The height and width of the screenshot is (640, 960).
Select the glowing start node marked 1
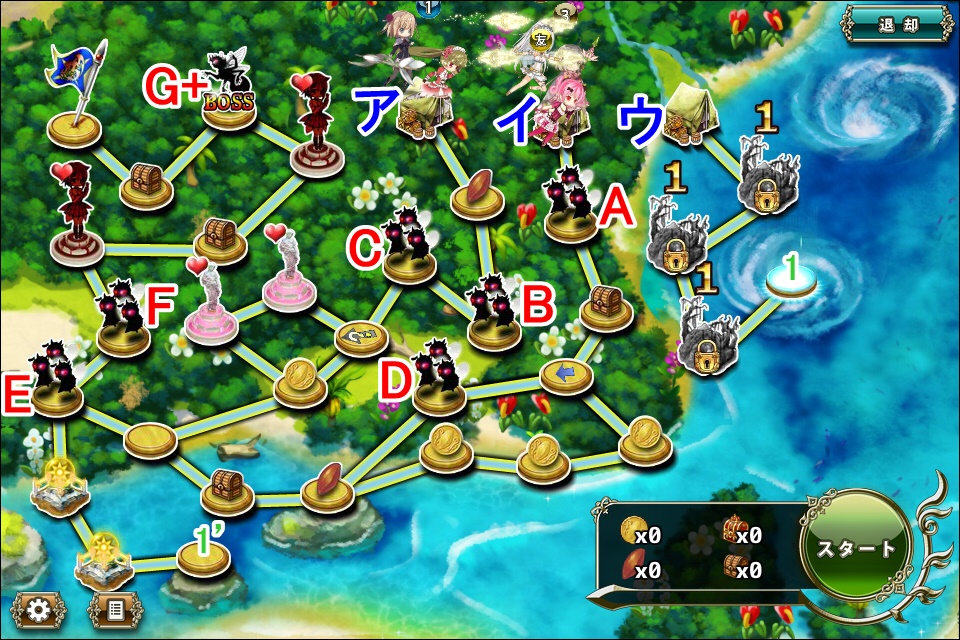[x=791, y=280]
